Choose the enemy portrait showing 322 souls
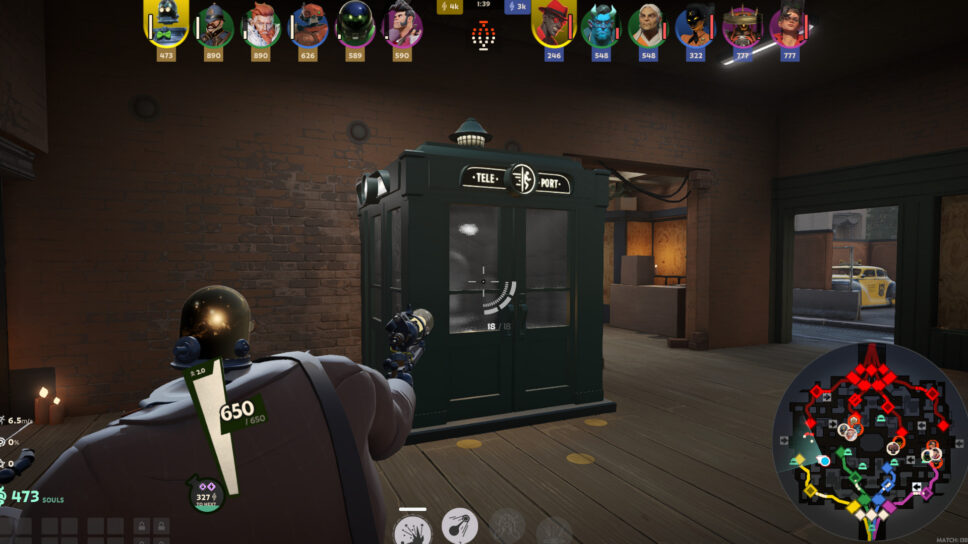The height and width of the screenshot is (544, 968). 695,26
